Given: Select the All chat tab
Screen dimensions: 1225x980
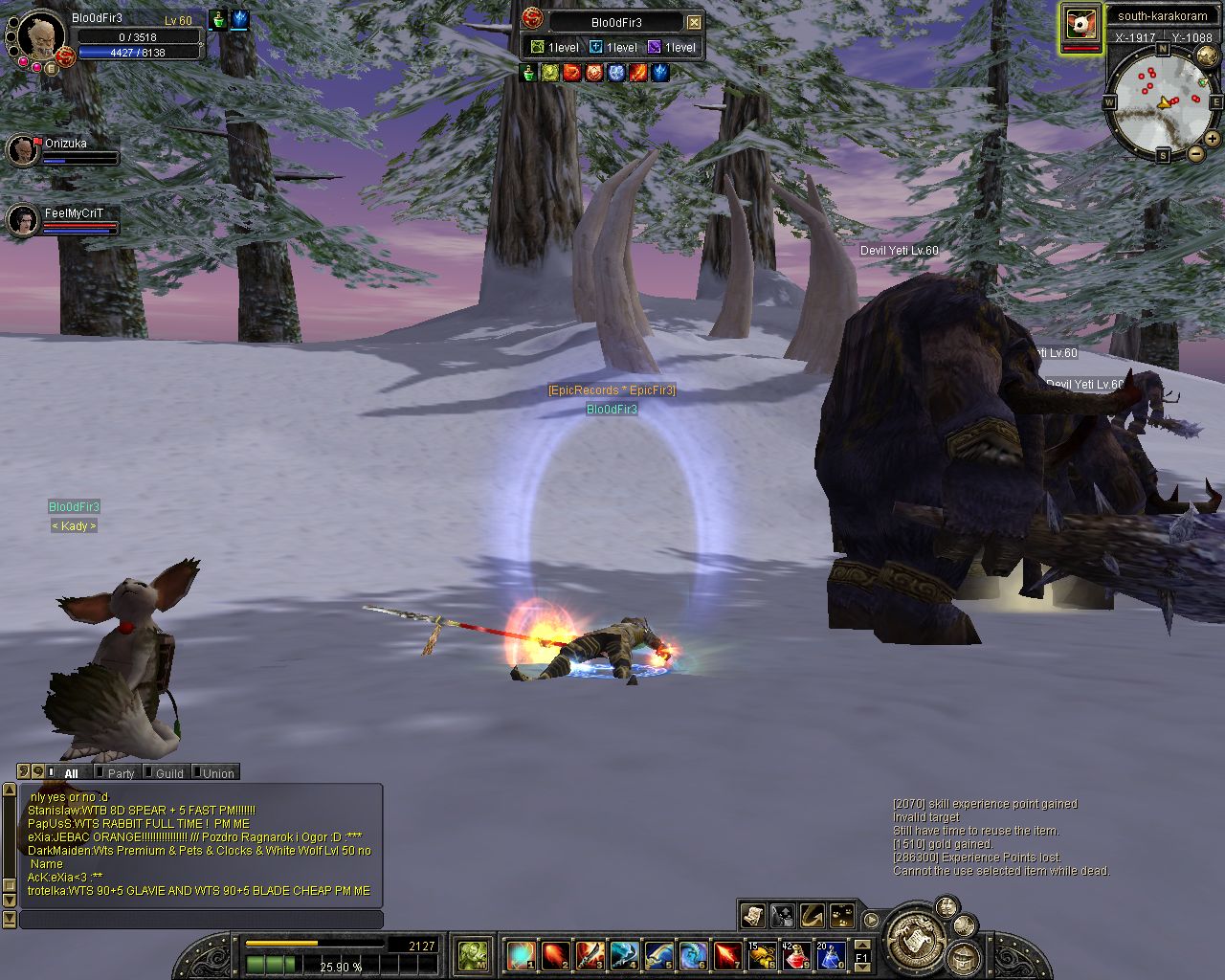Looking at the screenshot, I should pos(71,773).
